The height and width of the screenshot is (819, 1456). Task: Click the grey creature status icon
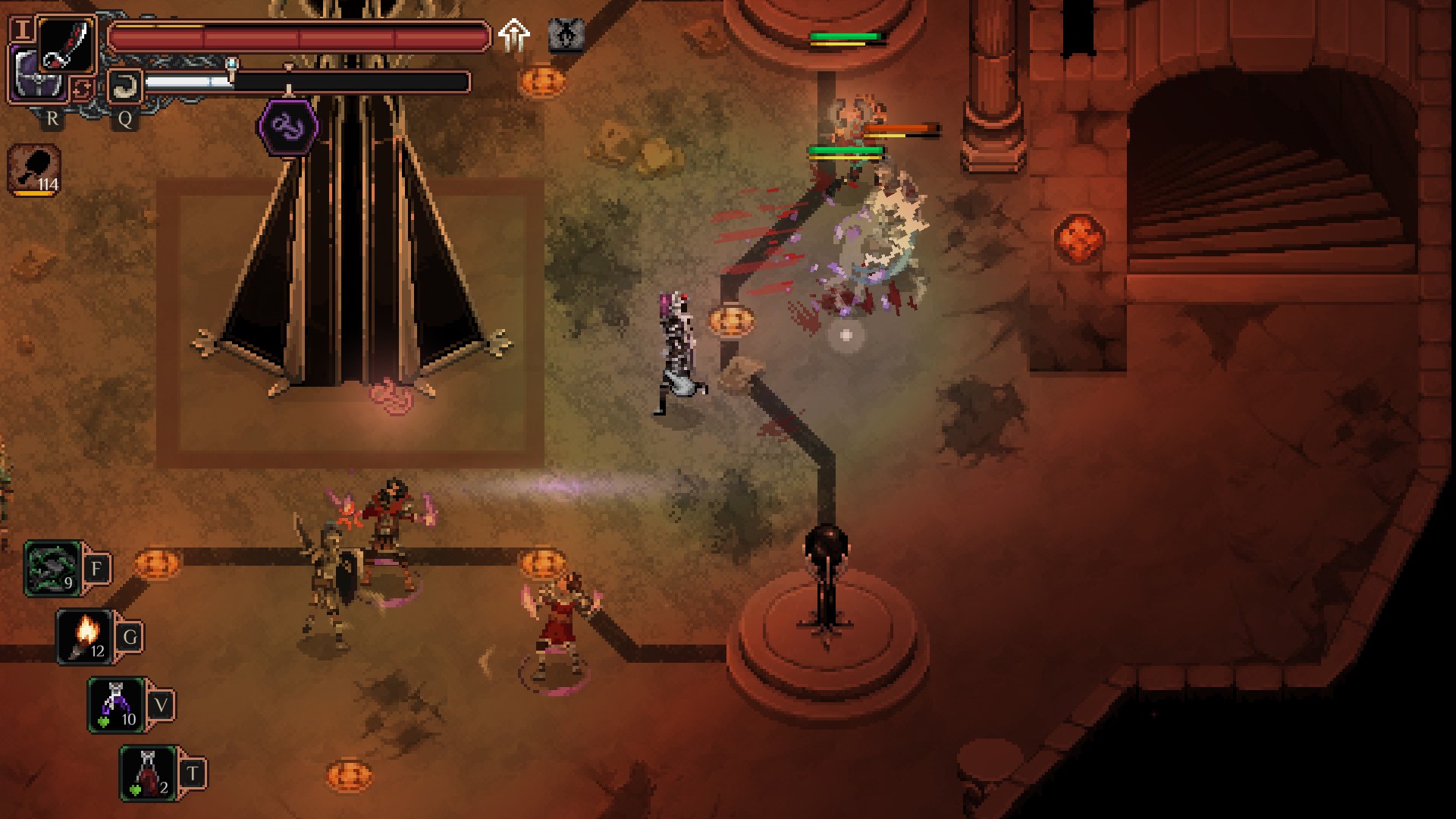[x=566, y=35]
